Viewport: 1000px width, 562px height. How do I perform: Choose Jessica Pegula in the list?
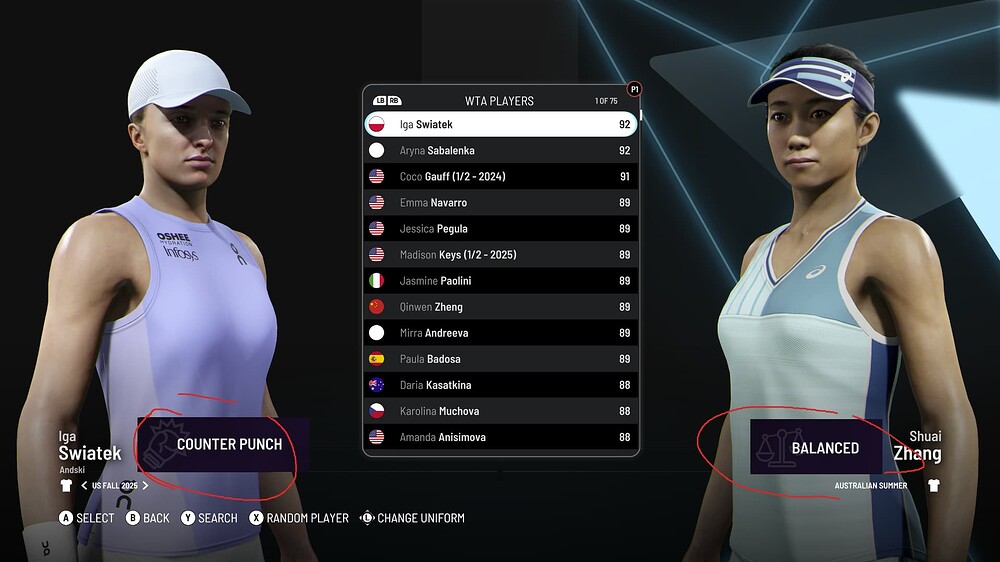pos(500,229)
